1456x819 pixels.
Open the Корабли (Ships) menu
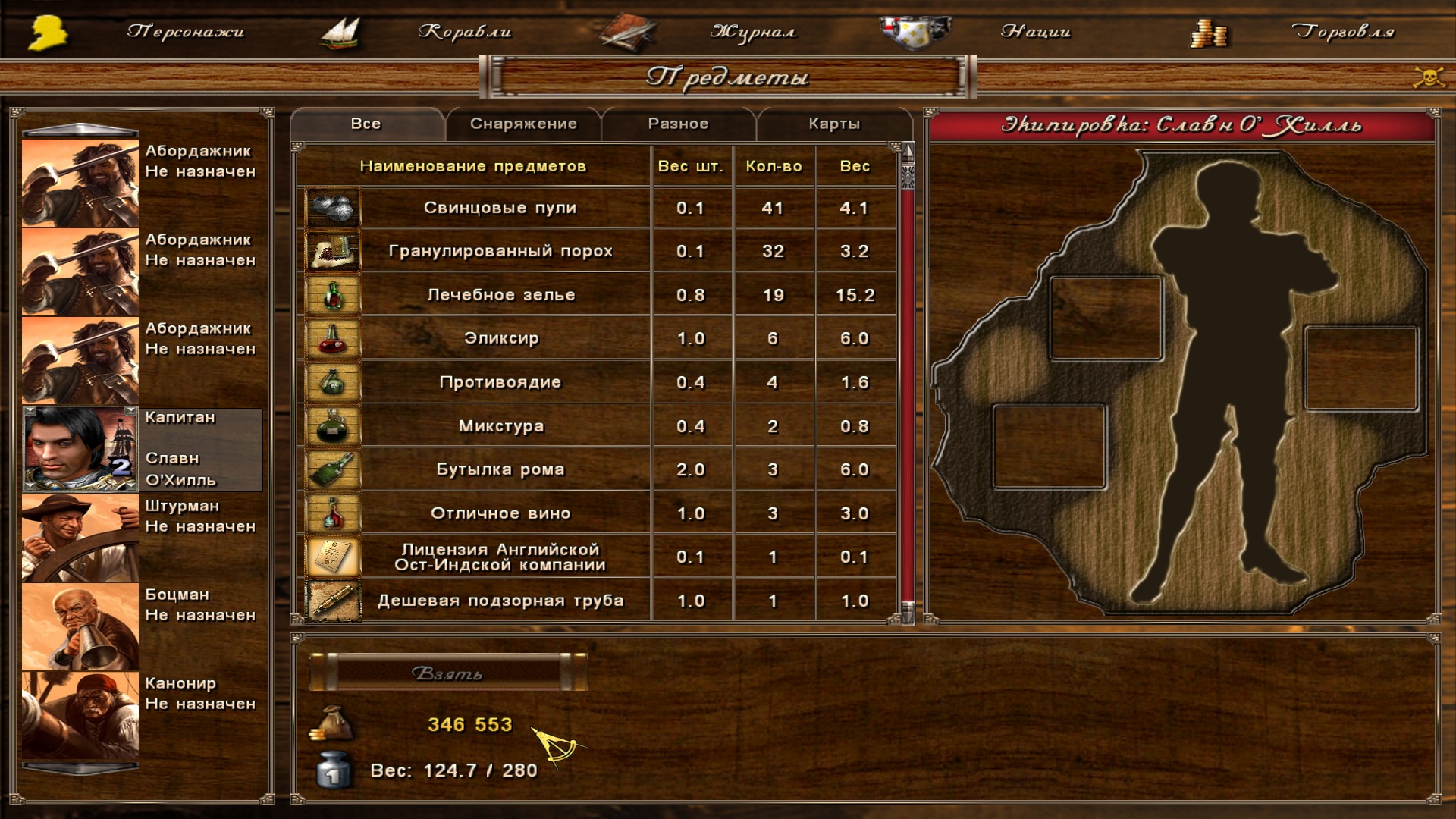pyautogui.click(x=464, y=32)
